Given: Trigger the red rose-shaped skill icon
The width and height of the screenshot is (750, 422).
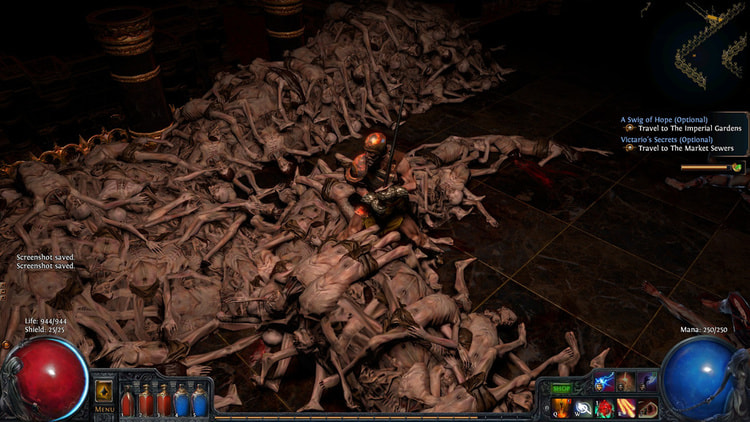Looking at the screenshot, I should click(x=605, y=407).
